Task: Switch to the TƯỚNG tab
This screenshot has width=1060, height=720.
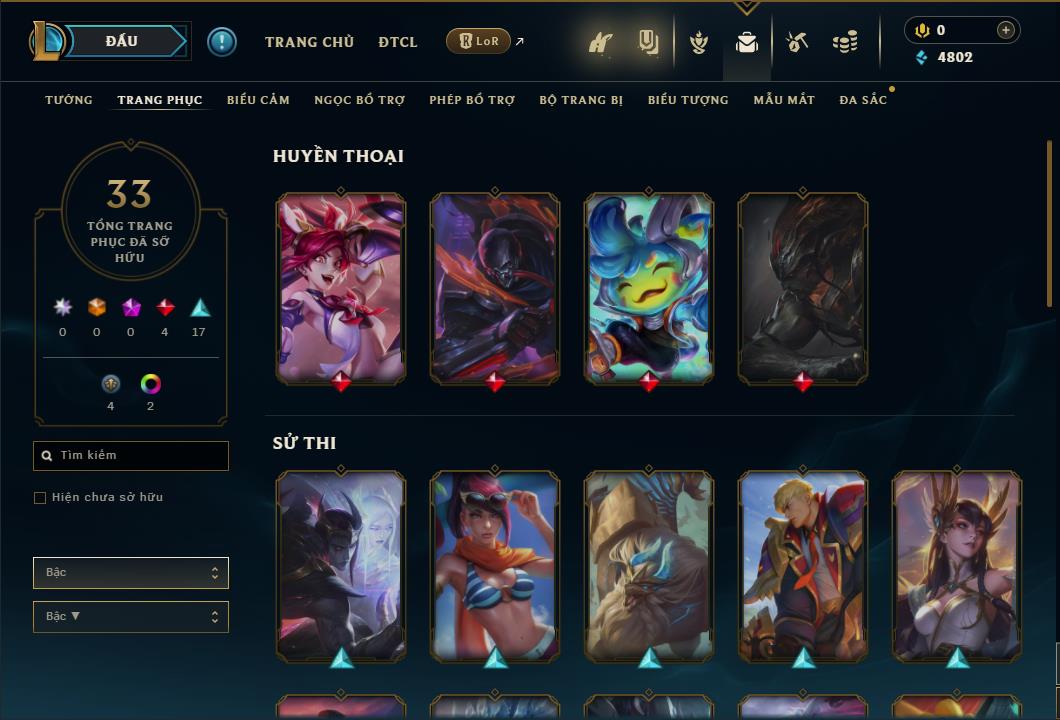Action: click(x=69, y=100)
